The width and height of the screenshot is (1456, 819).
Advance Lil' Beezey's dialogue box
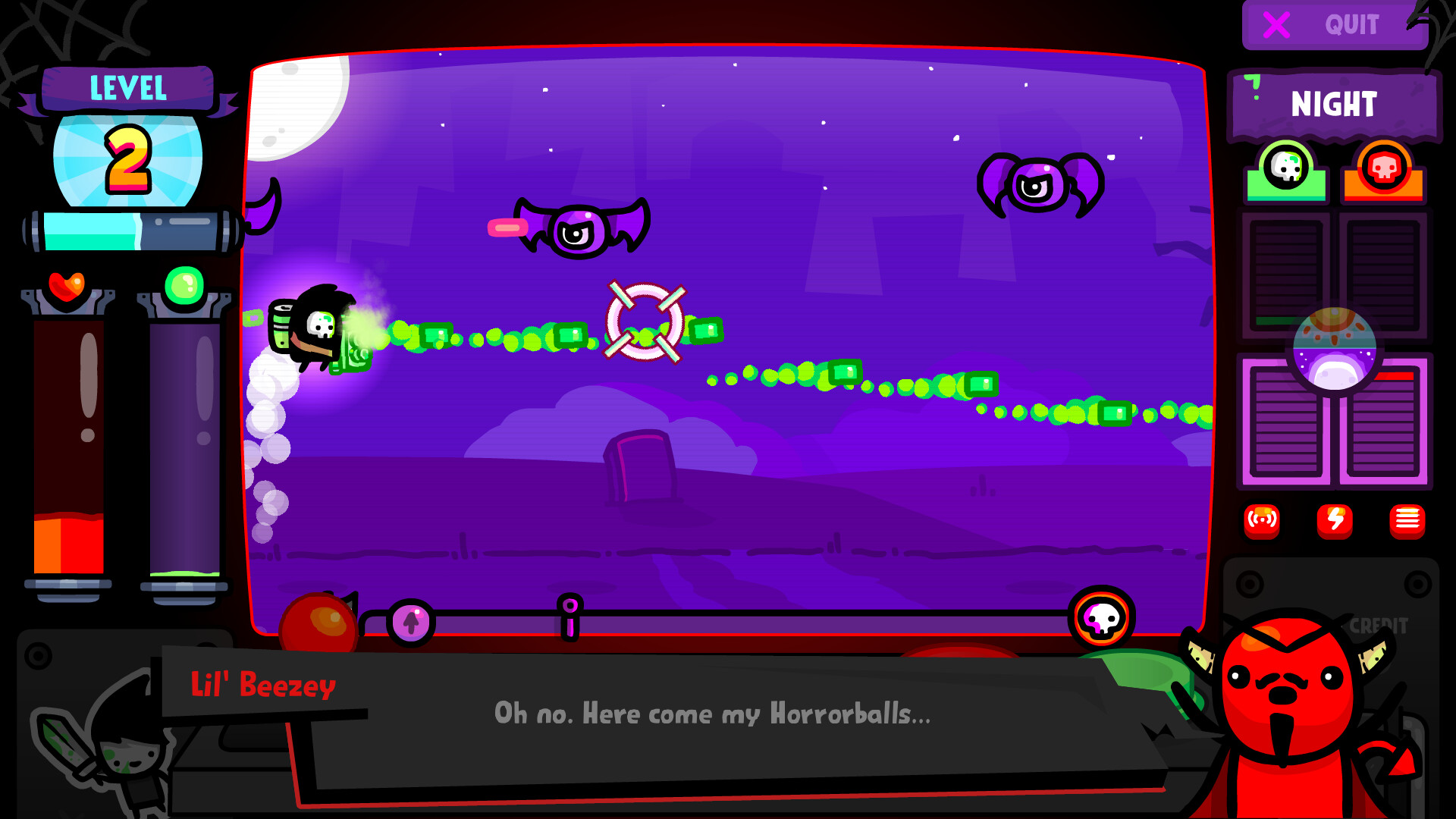(713, 713)
